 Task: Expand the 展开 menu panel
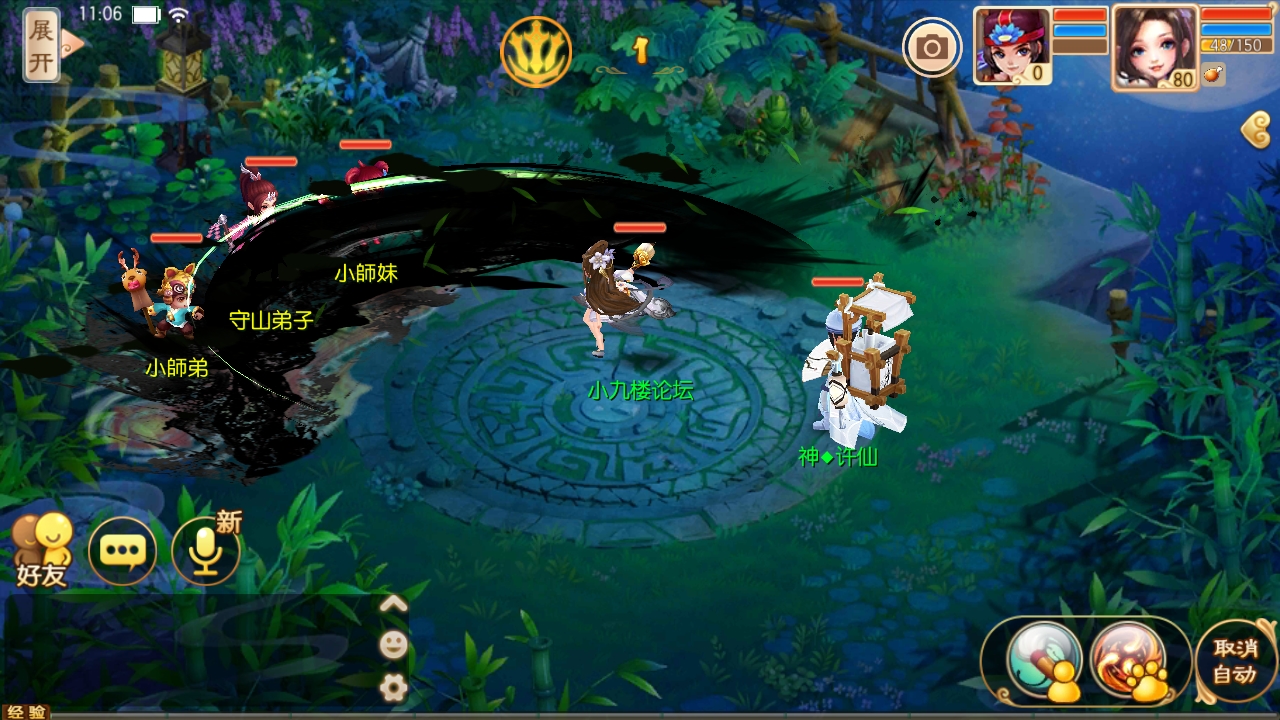tap(41, 45)
